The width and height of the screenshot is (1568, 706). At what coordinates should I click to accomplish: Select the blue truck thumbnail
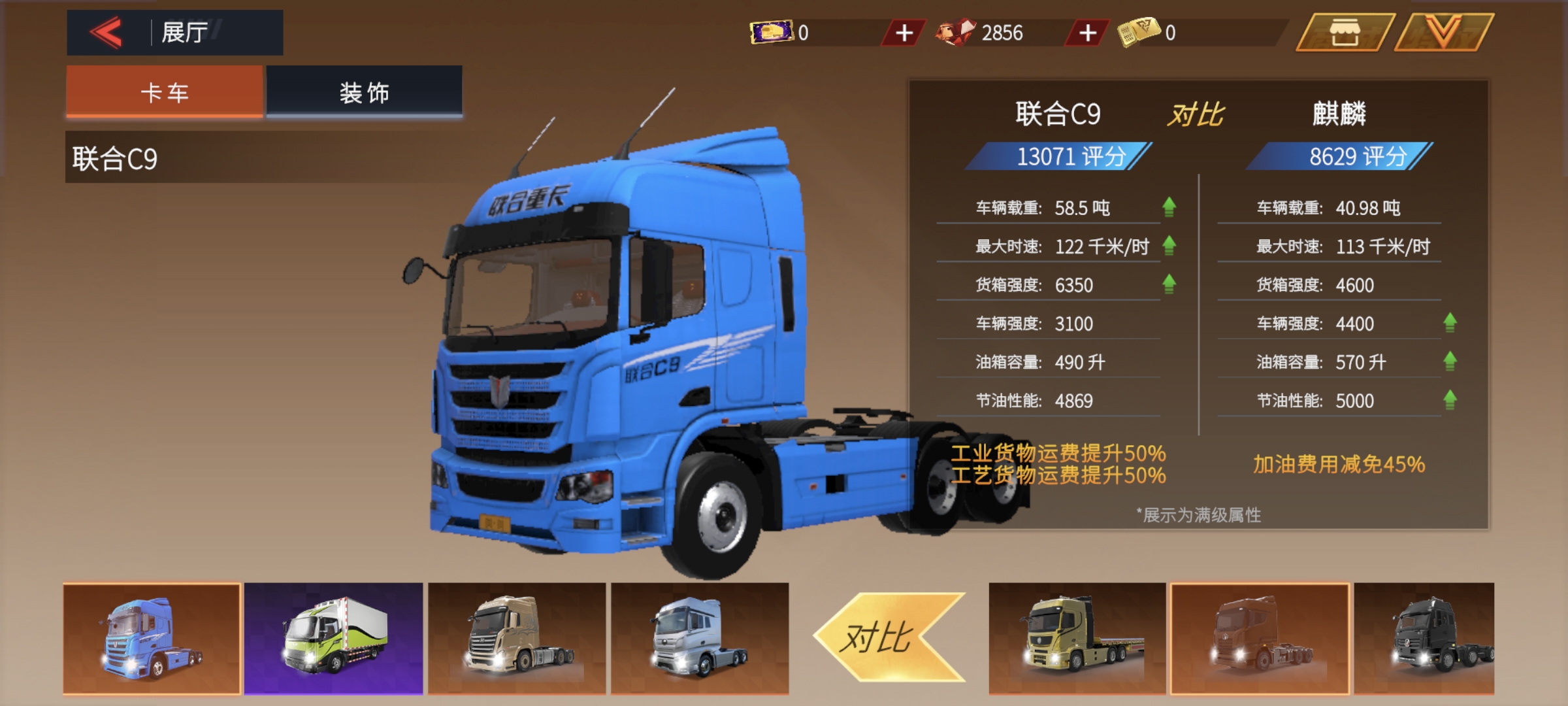click(152, 638)
